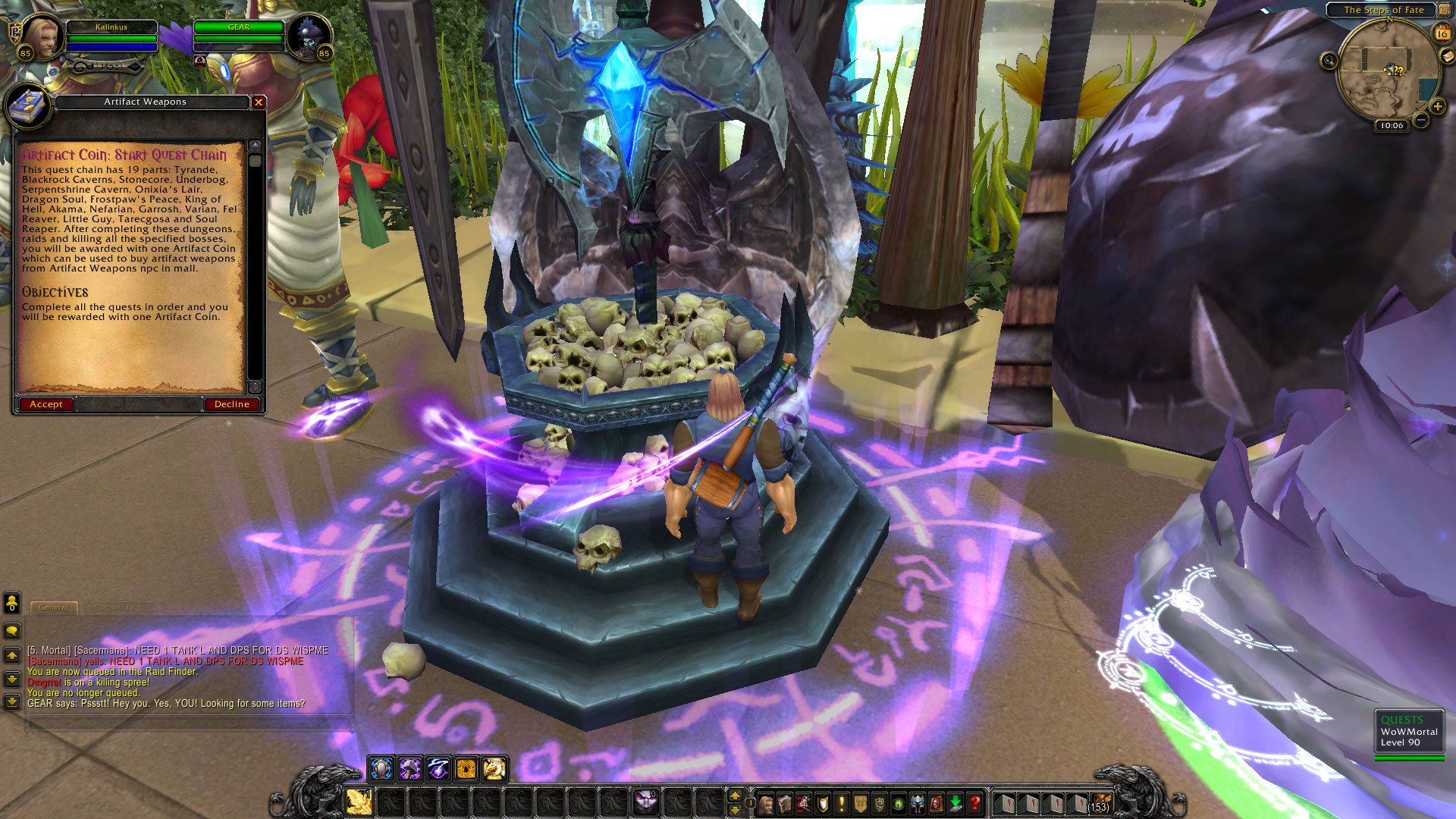Zoom the minimap with the plus button
This screenshot has width=1456, height=819.
[1438, 105]
